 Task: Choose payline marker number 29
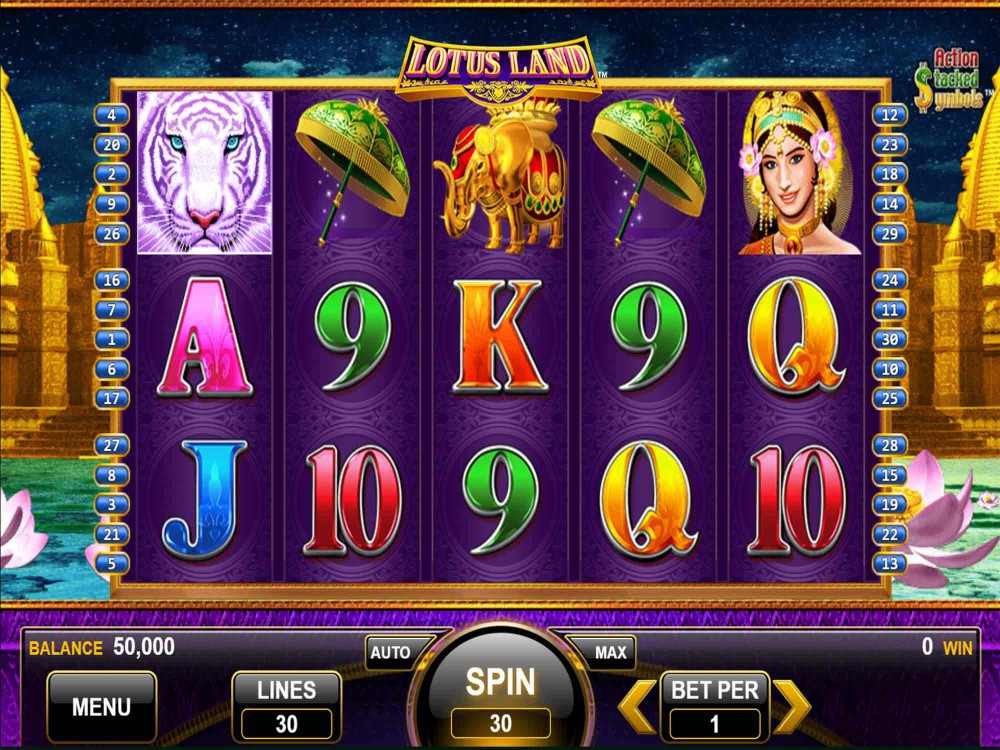coord(889,234)
